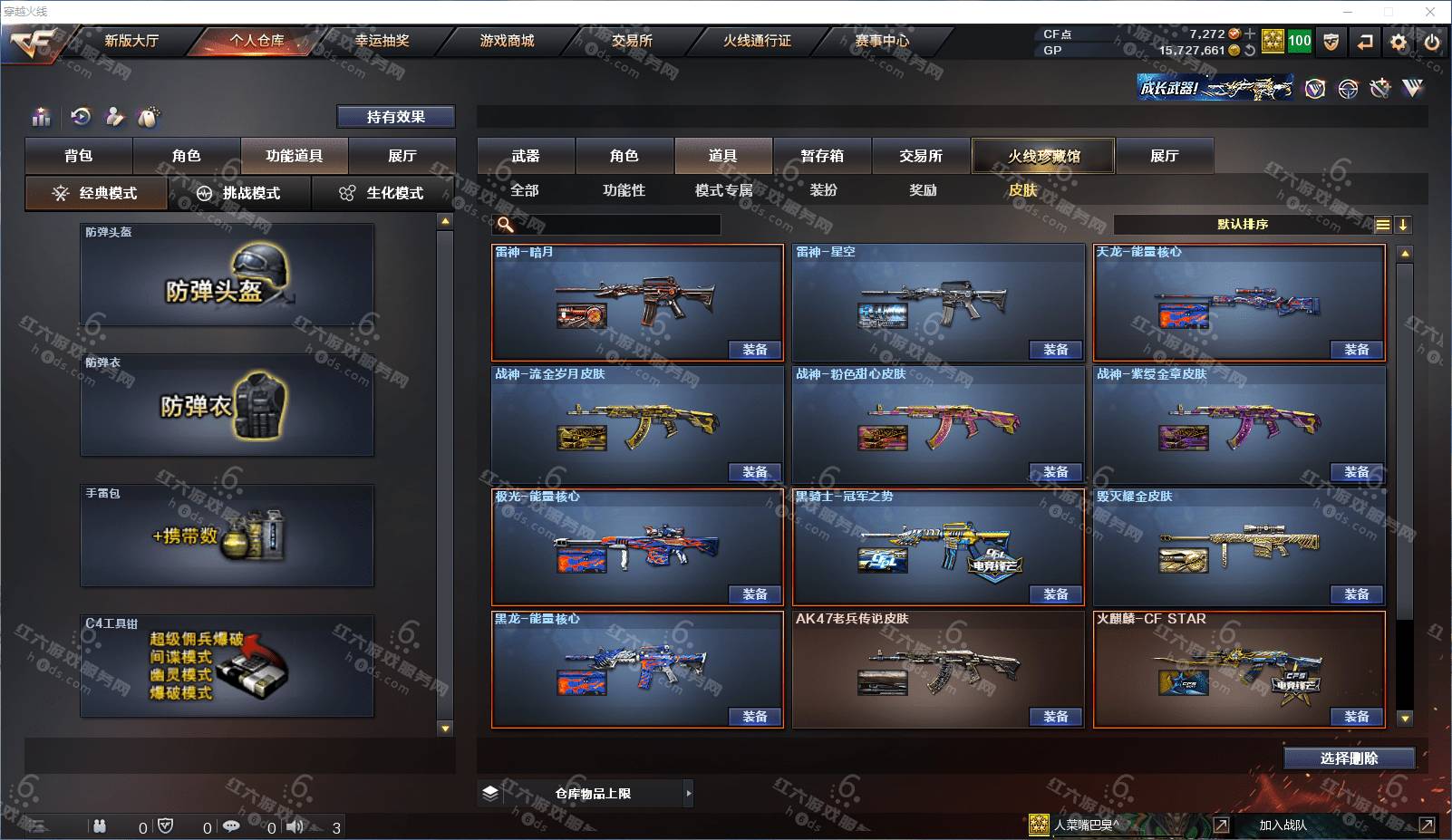Equip the 毁灭耀金皮肤 skin
The image size is (1452, 840).
pos(1356,594)
